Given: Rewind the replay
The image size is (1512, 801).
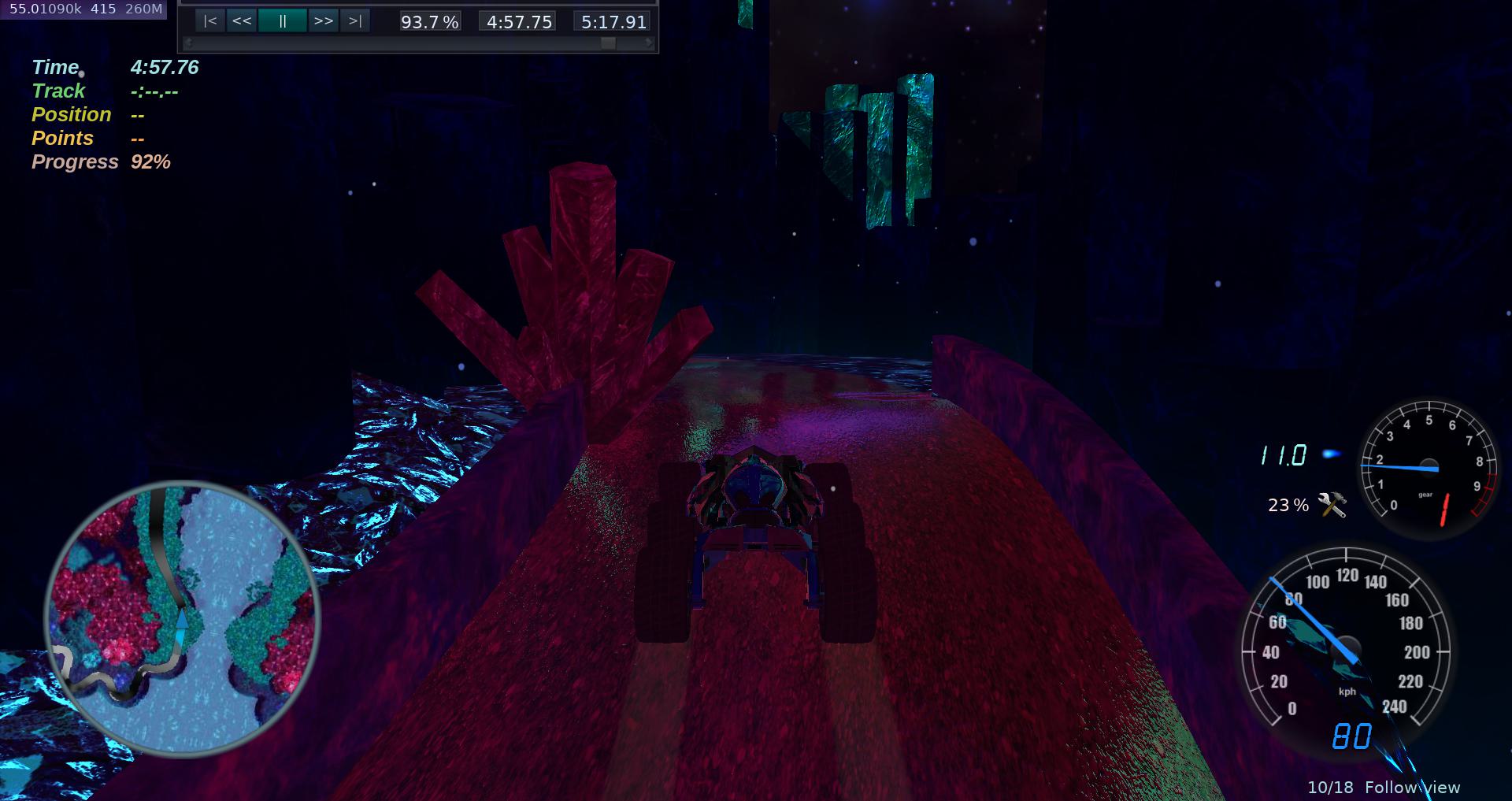Looking at the screenshot, I should 242,21.
